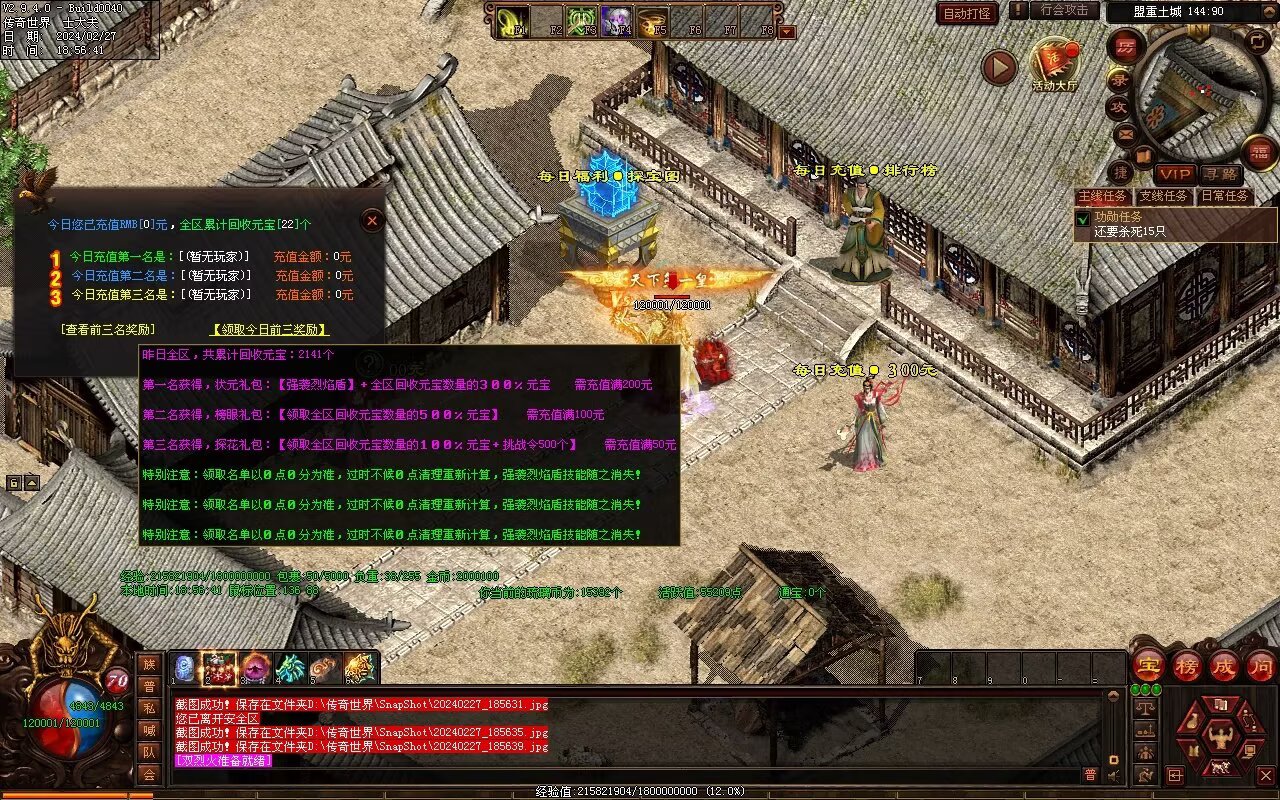Screen dimensions: 1280x800
Task: Select the 私 private chat channel
Action: coord(149,708)
